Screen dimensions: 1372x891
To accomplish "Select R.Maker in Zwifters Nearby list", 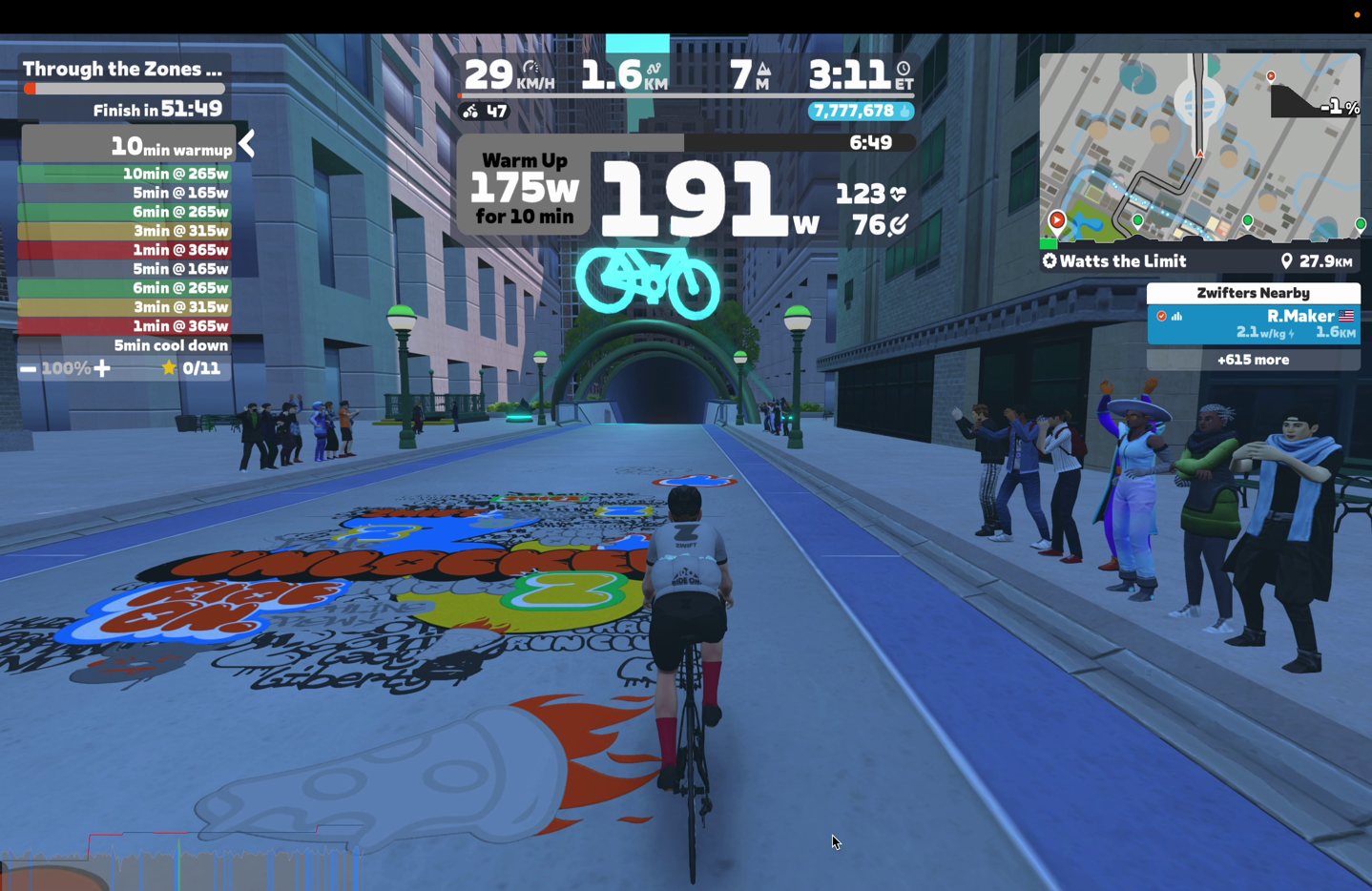I will click(1253, 324).
